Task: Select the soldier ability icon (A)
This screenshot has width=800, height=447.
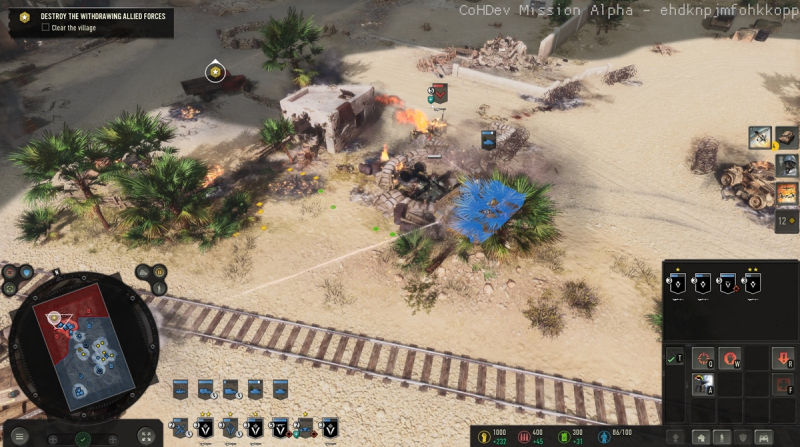Action: coord(703,384)
